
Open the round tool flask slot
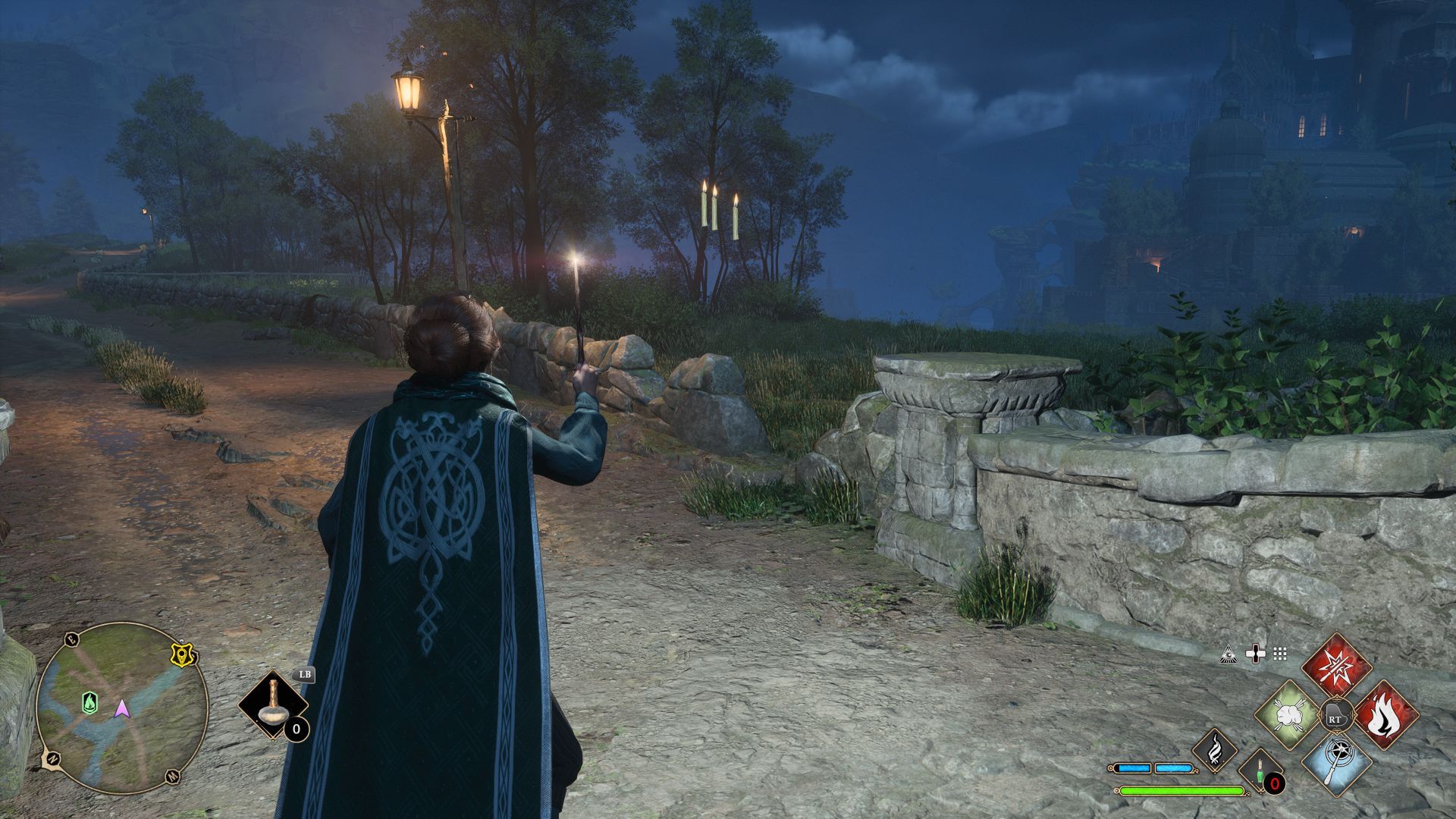pos(271,704)
